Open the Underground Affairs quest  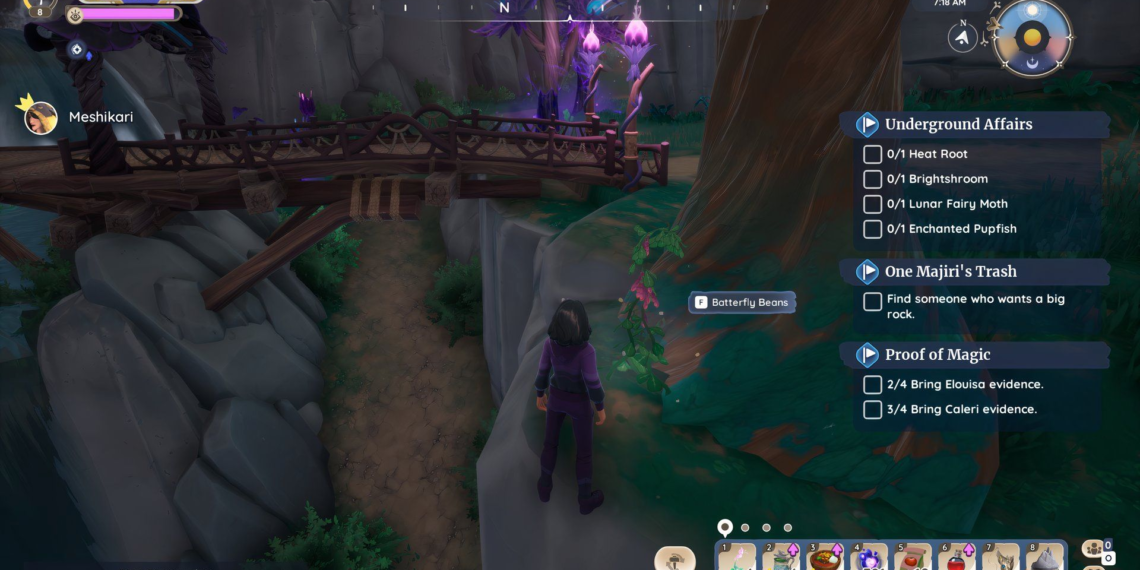(958, 125)
